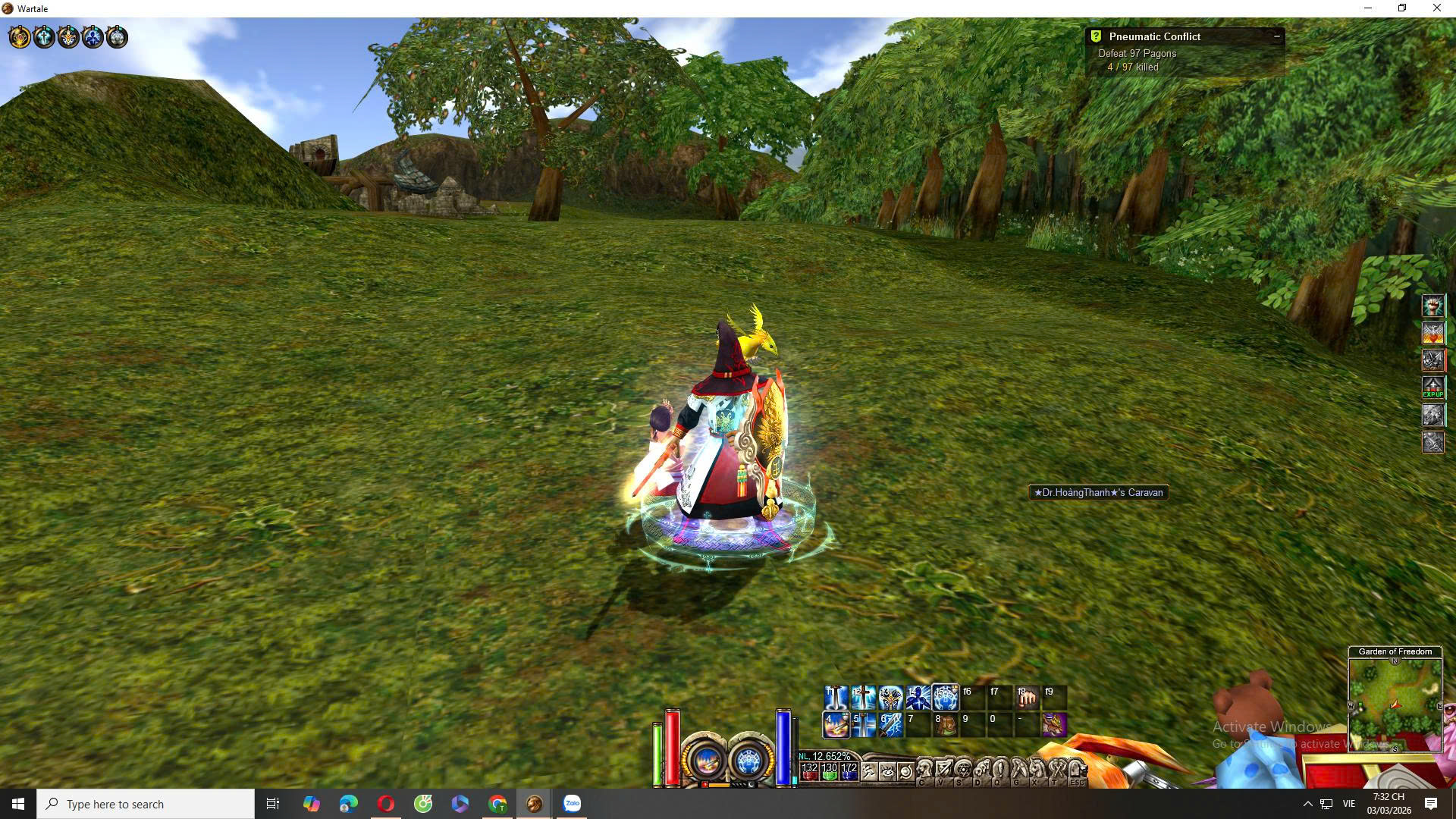Screen dimensions: 1456x819
Task: Collapse the Pneumatic Conflict quest tracker
Action: point(1276,36)
